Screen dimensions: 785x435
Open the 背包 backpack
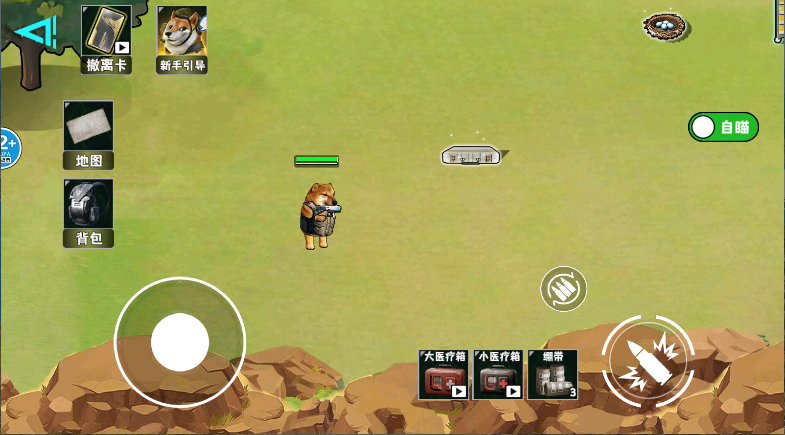point(88,212)
